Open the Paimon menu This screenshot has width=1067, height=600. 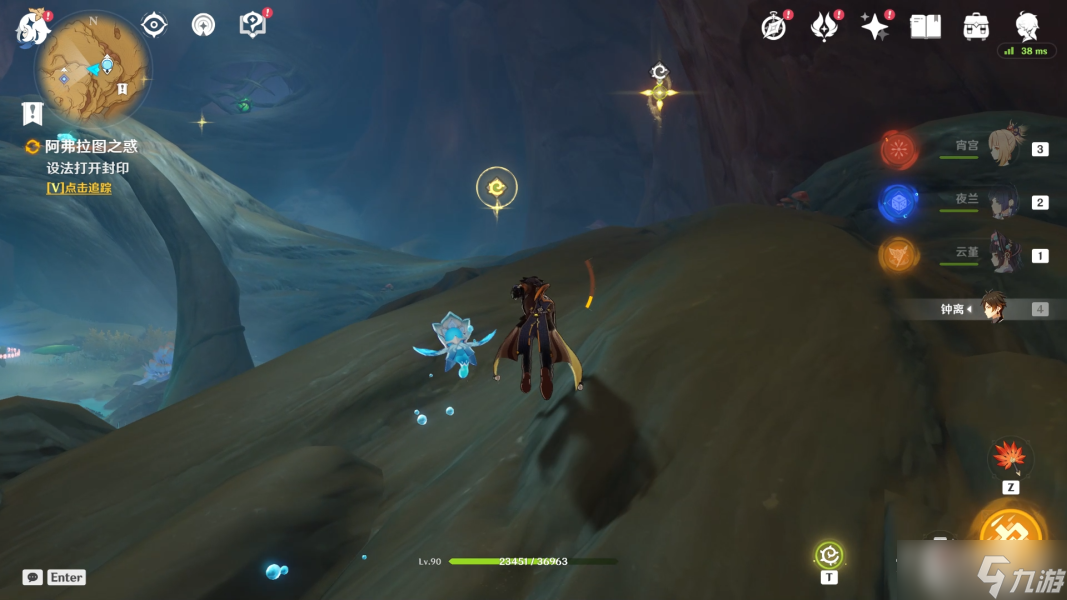pos(32,28)
